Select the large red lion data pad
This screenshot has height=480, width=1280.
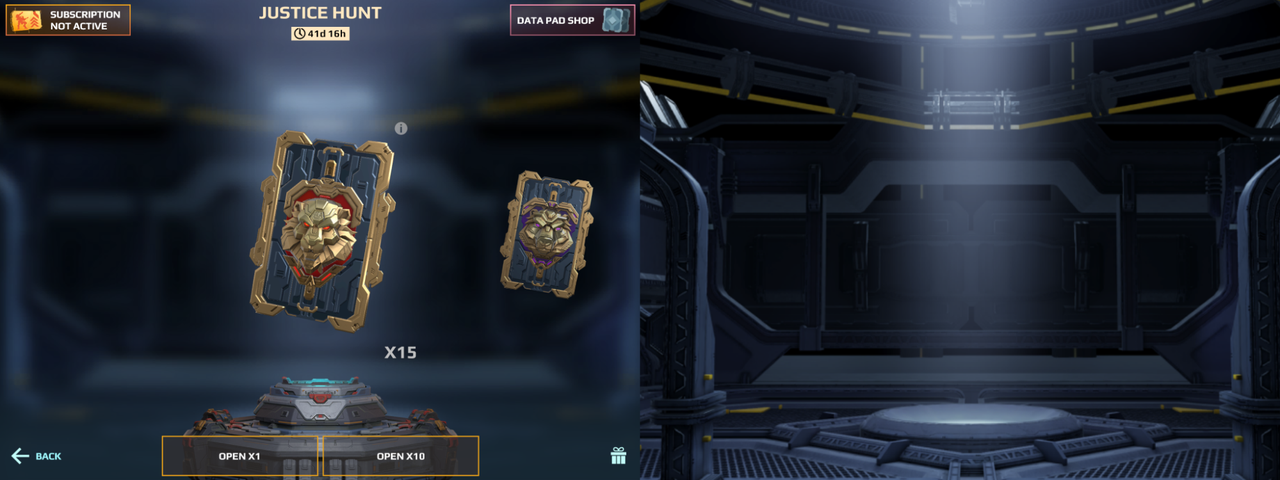(x=322, y=229)
